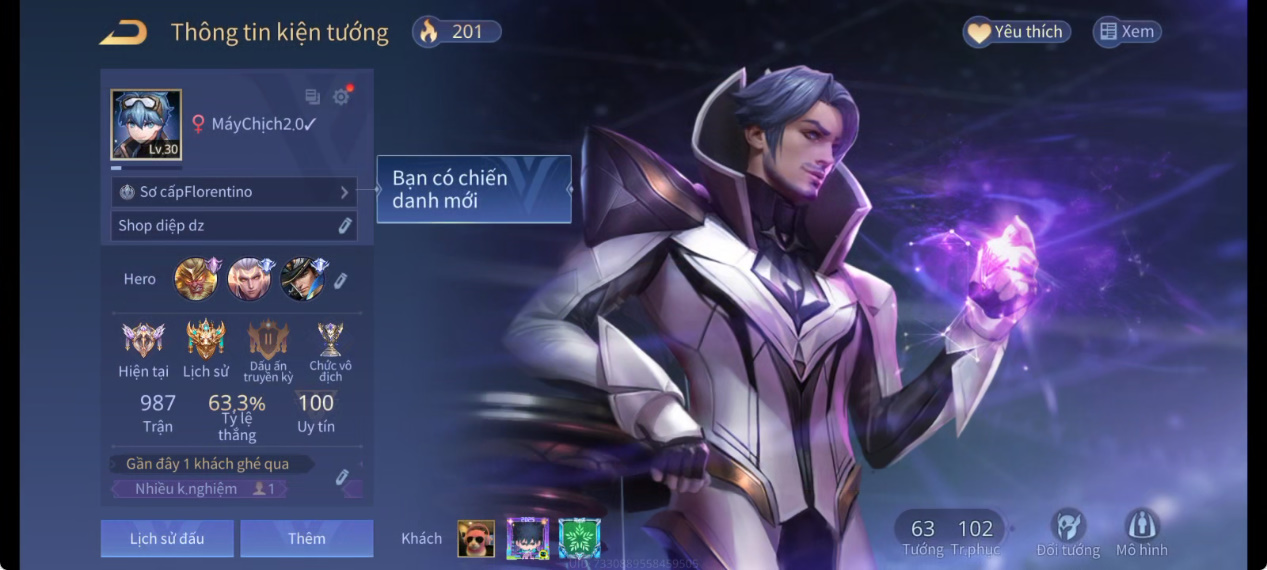The width and height of the screenshot is (1267, 570).
Task: Click the Thêm button
Action: point(306,539)
